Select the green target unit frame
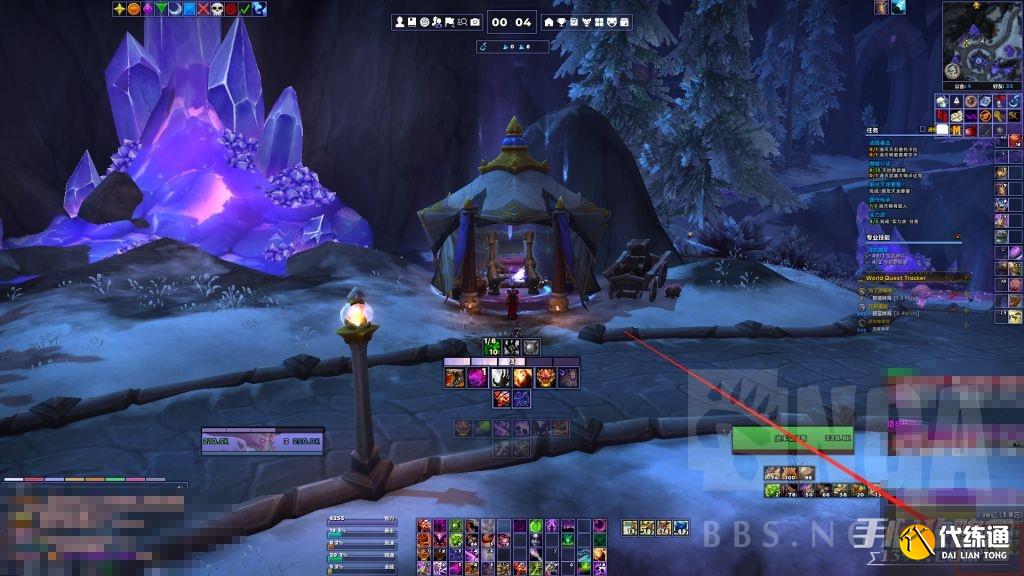1024x576 pixels. coord(792,438)
